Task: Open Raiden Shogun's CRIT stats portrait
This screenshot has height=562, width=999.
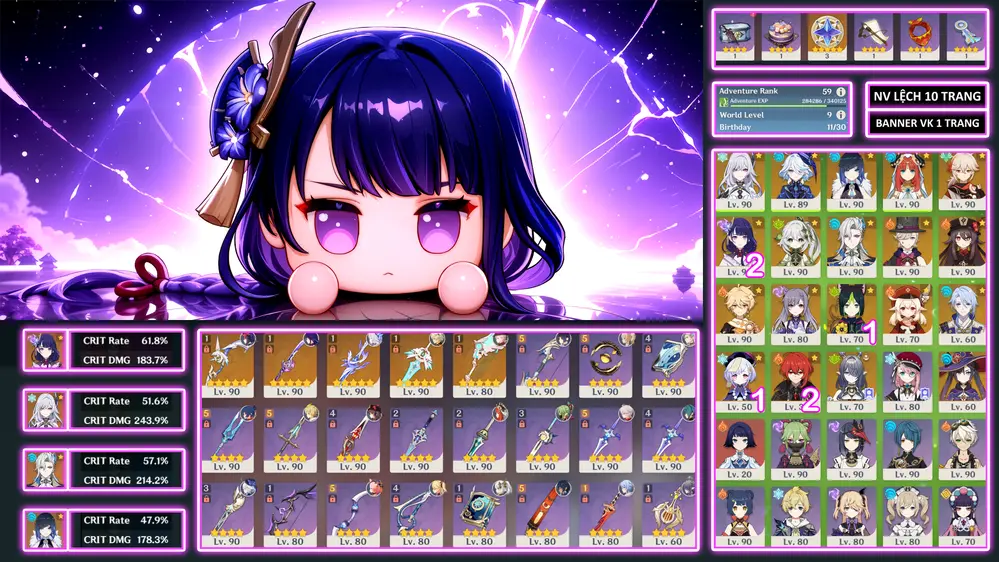Action: (x=45, y=350)
